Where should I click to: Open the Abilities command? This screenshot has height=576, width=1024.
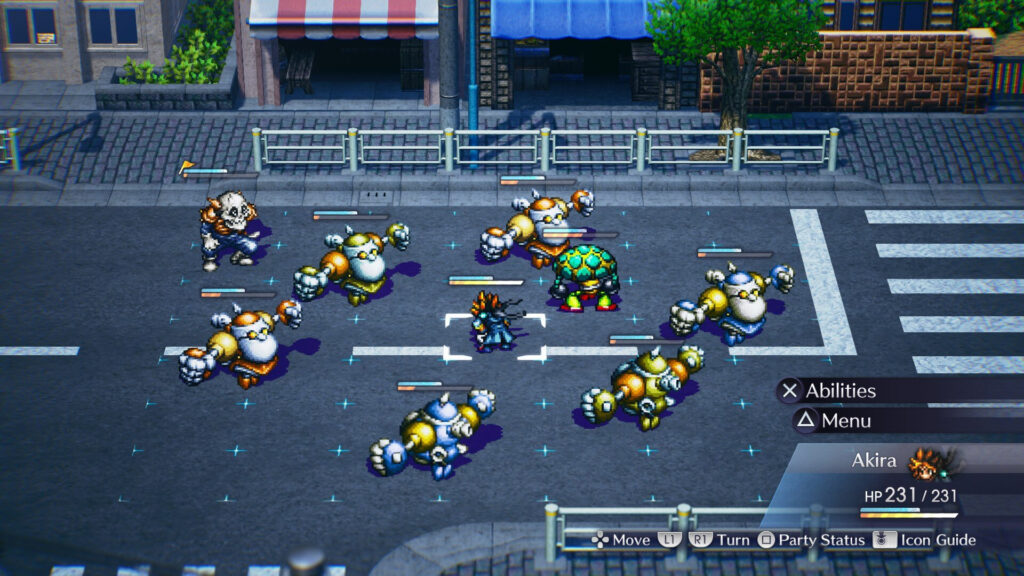(839, 391)
